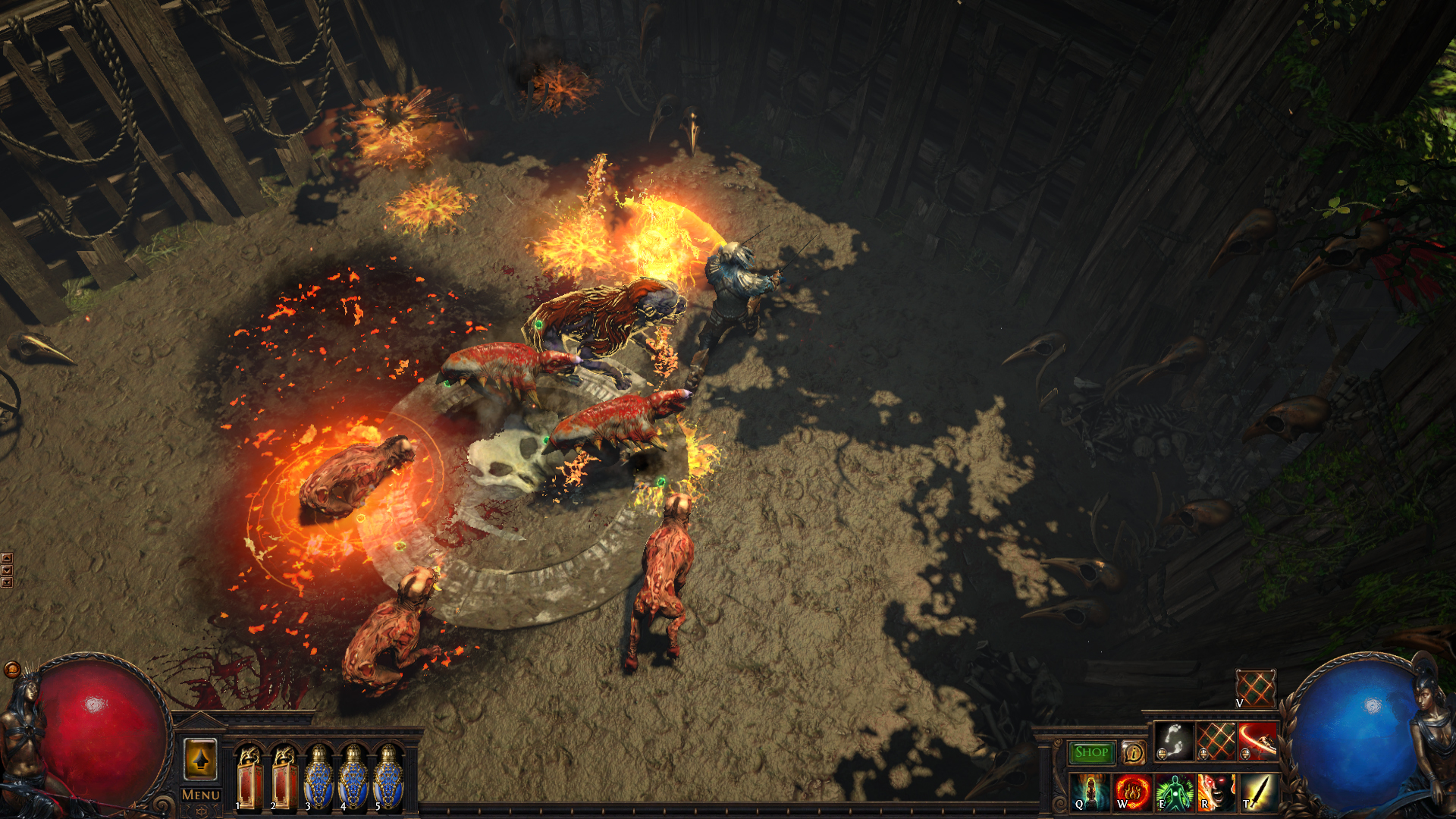
Task: Drink the blue mana flask in slot 4
Action: 353,778
